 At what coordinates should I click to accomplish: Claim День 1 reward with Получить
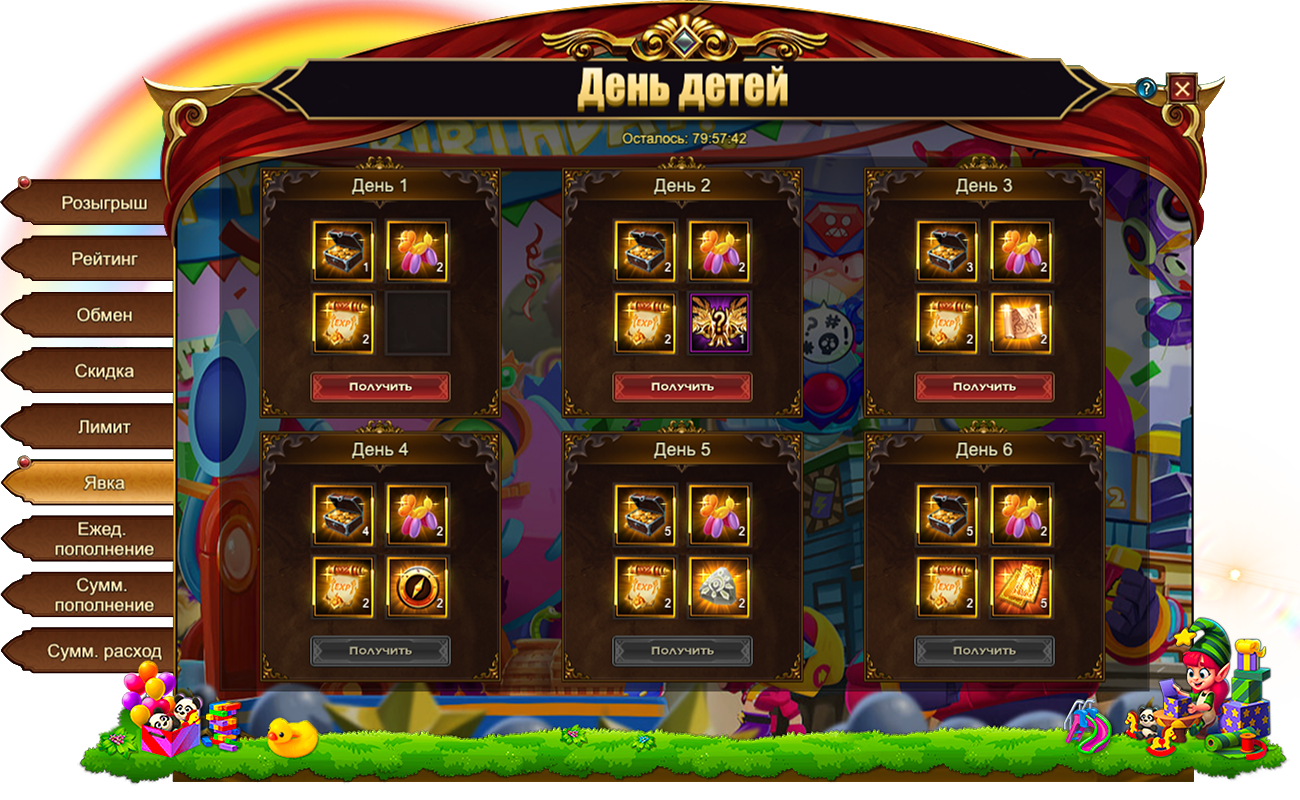click(380, 386)
